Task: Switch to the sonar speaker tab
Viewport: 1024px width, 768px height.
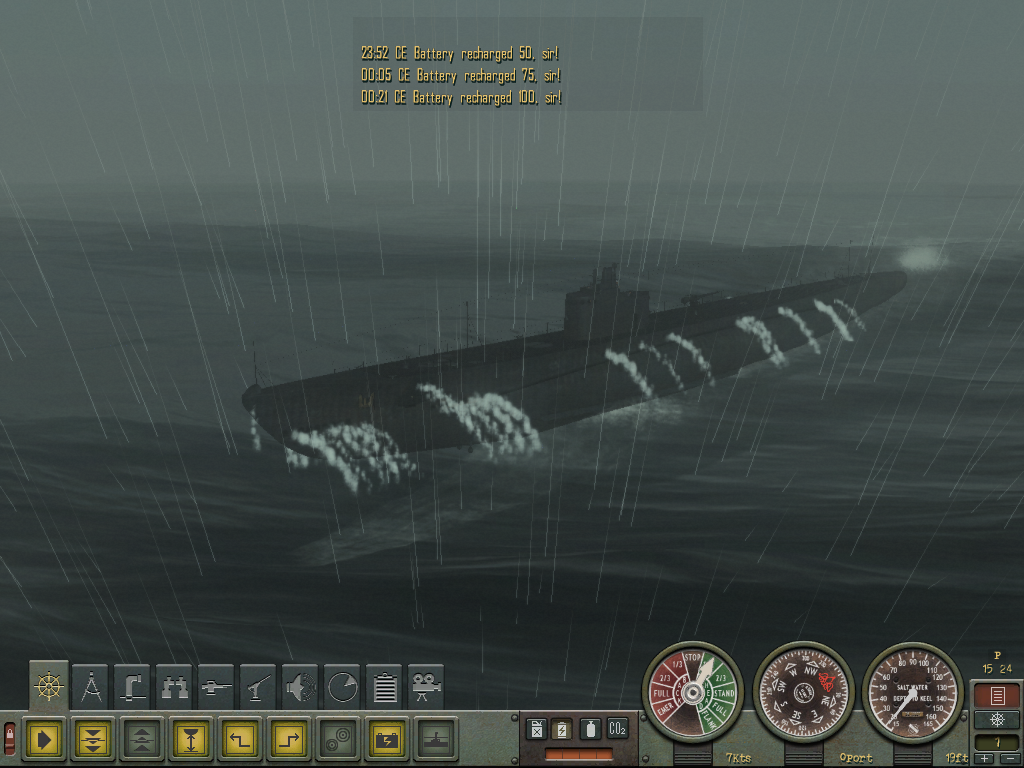Action: click(300, 686)
